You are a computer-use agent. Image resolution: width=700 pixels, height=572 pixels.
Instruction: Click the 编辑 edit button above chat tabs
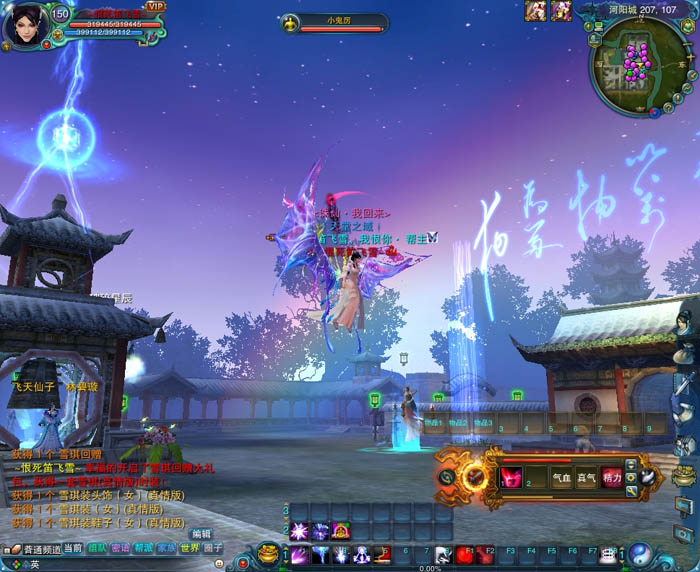(x=202, y=534)
